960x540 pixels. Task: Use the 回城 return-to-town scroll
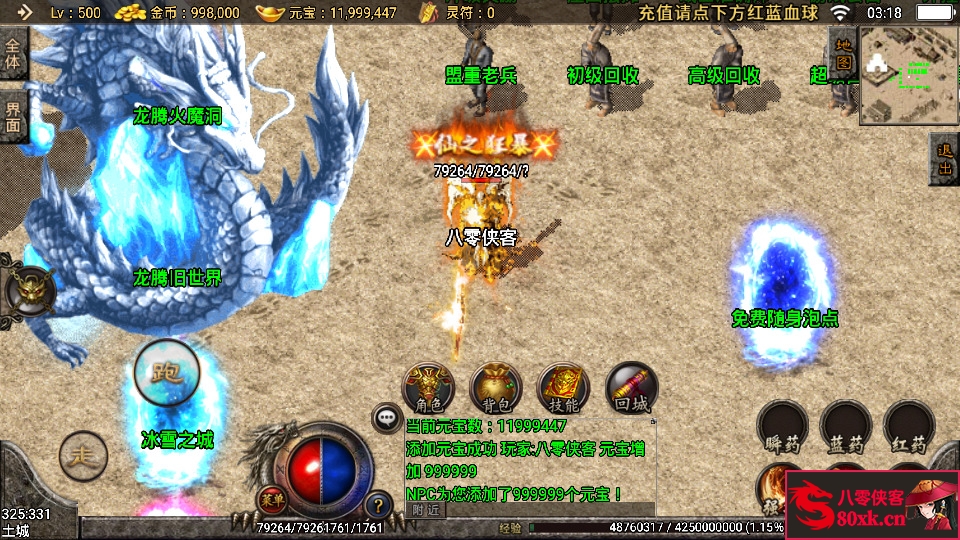point(632,387)
